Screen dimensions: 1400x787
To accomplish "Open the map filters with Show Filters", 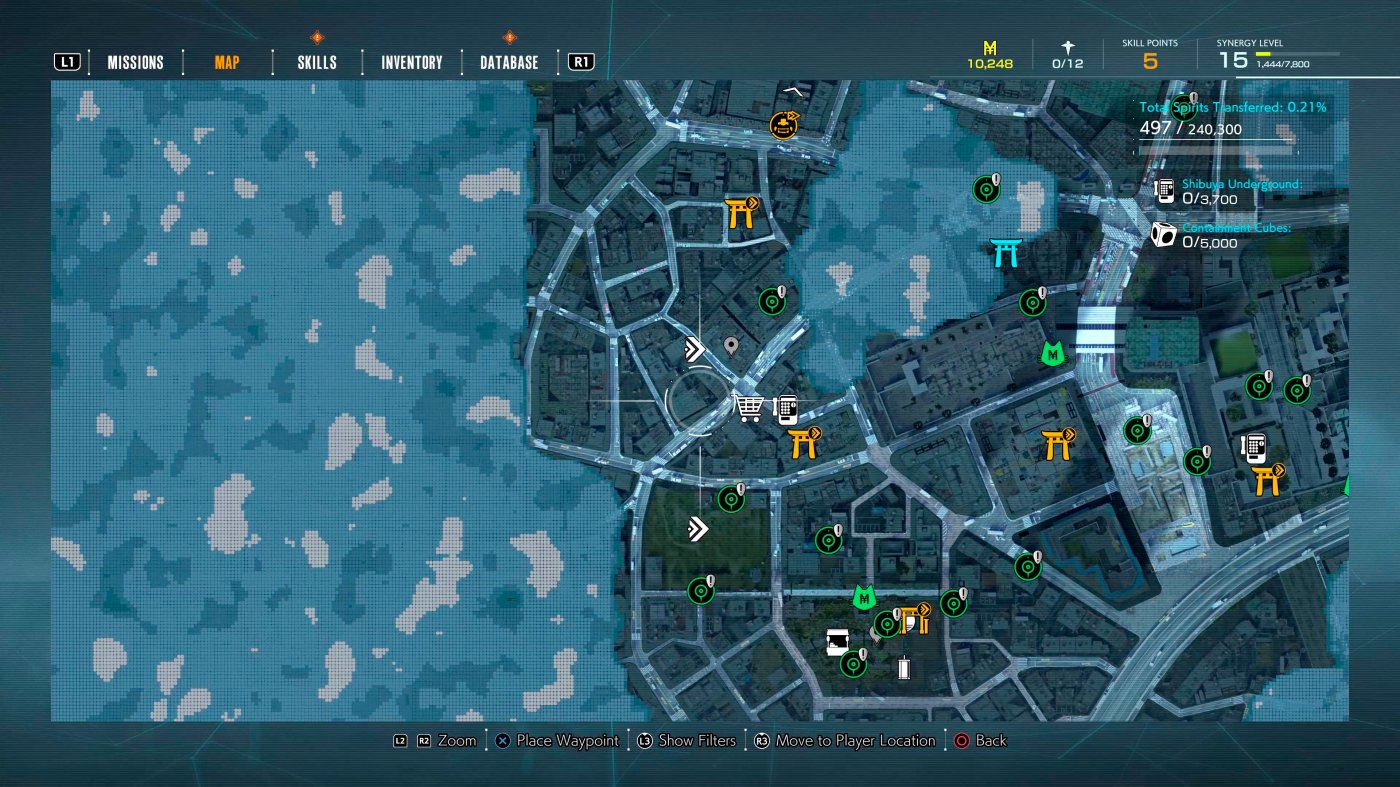I will pos(699,740).
